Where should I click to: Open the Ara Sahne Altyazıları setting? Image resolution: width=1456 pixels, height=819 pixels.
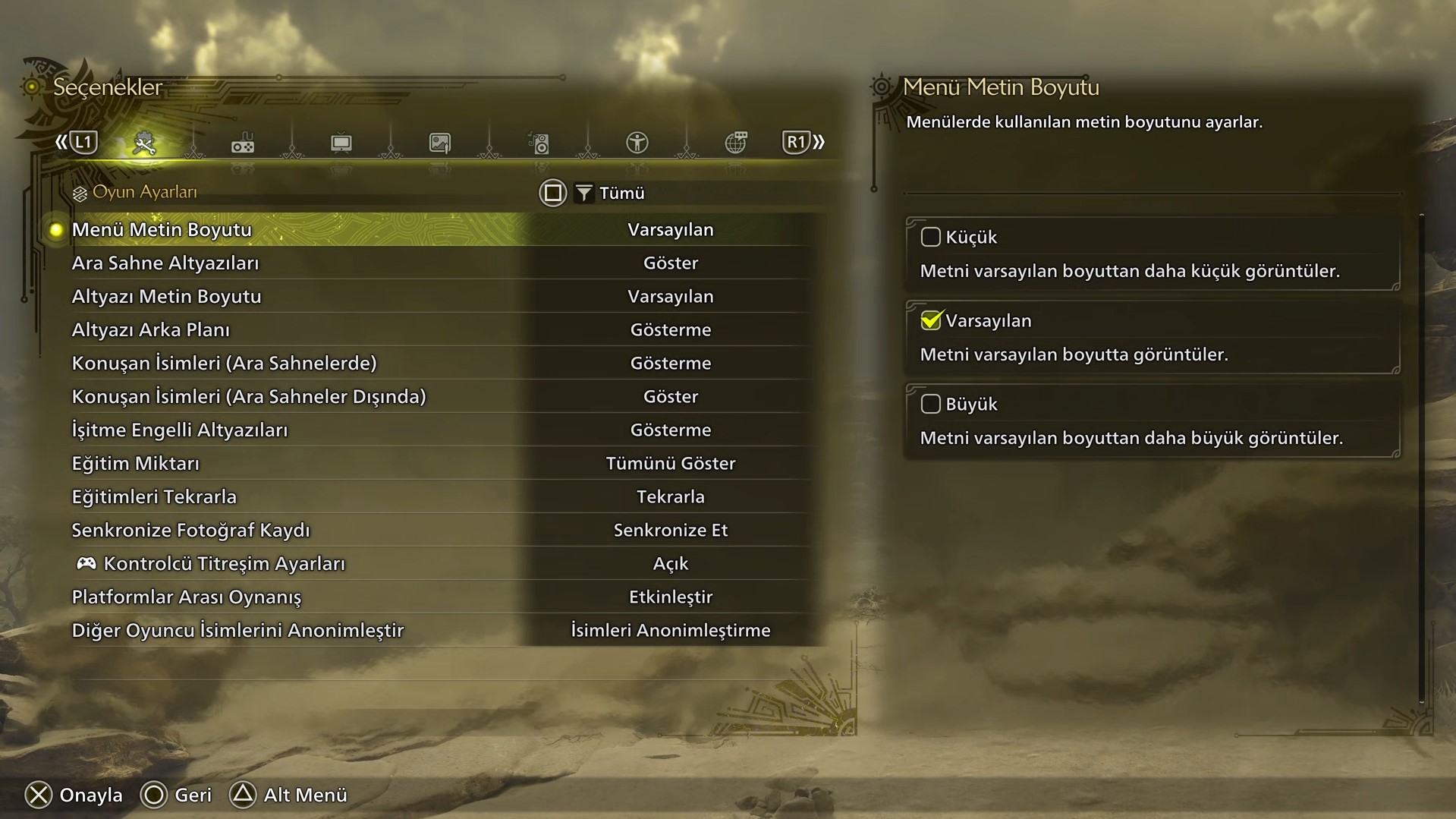coord(165,263)
